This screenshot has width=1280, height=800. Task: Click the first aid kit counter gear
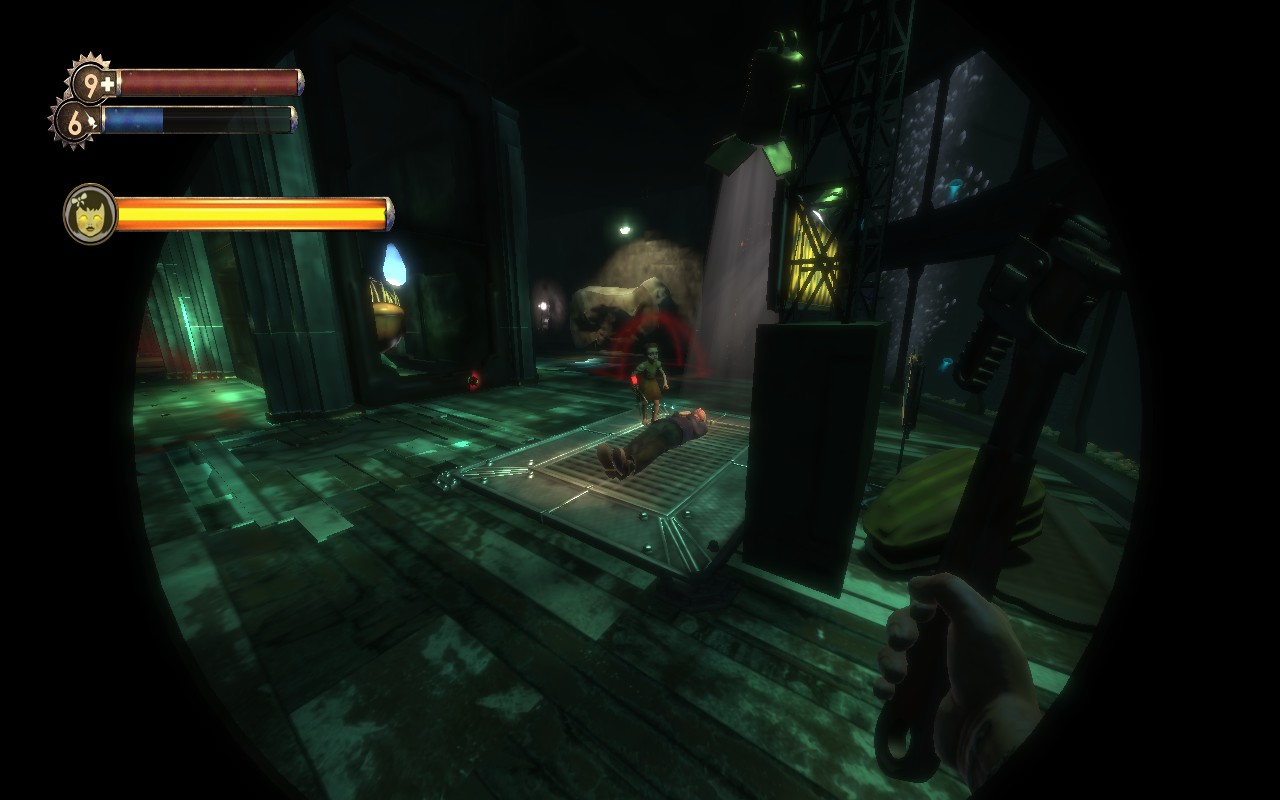[x=93, y=84]
